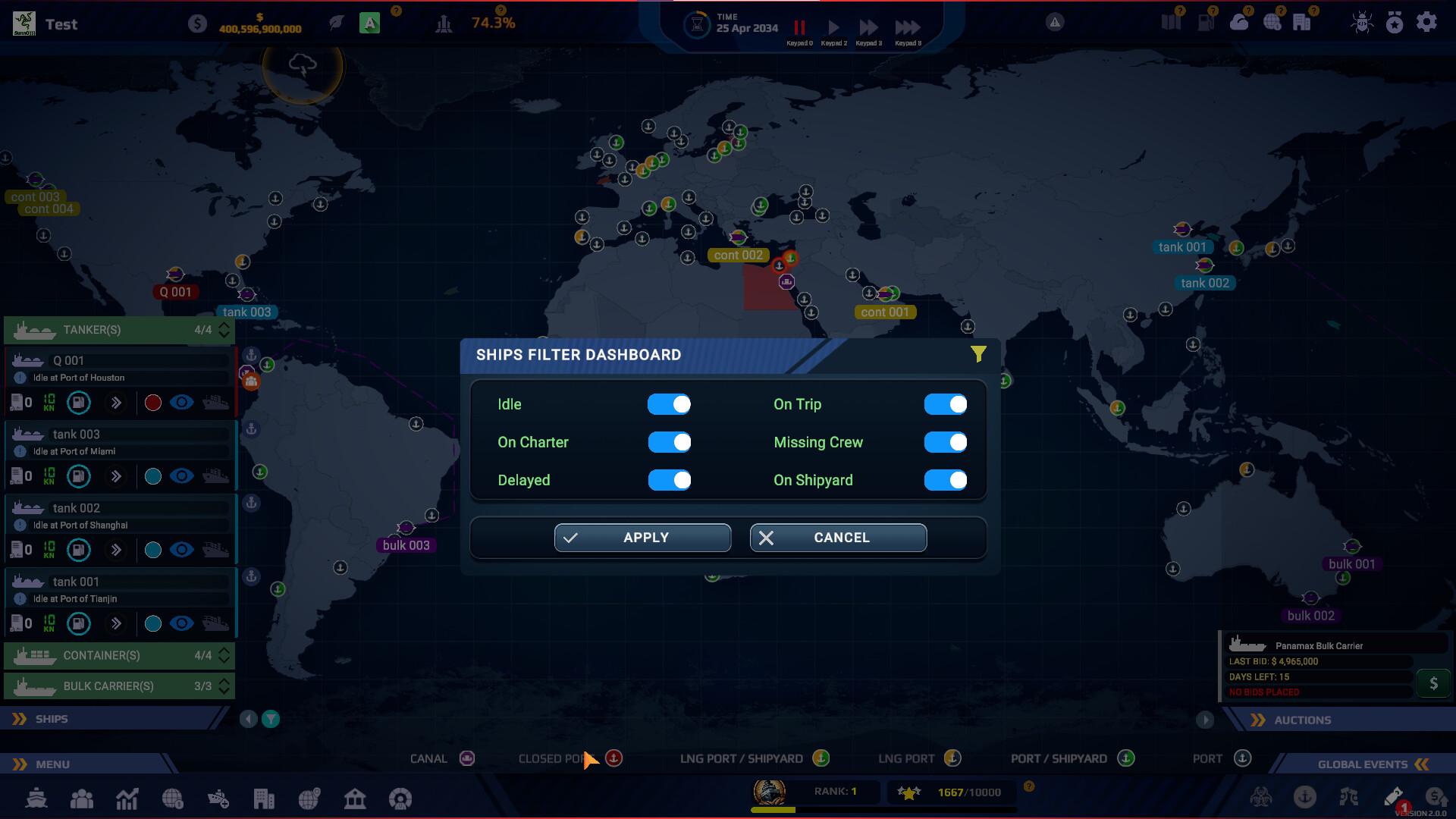The width and height of the screenshot is (1456, 819).
Task: View statistics with the chart icon
Action: 127,799
